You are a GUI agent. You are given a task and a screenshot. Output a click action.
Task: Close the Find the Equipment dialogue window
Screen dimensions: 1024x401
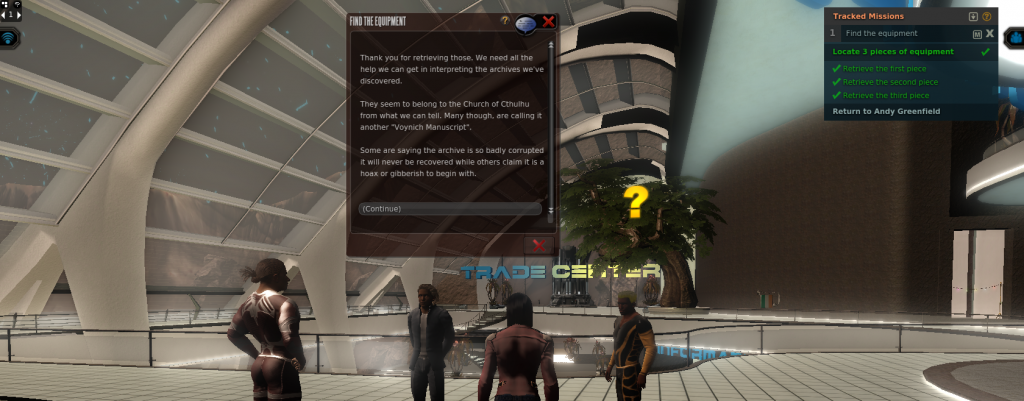(x=548, y=21)
